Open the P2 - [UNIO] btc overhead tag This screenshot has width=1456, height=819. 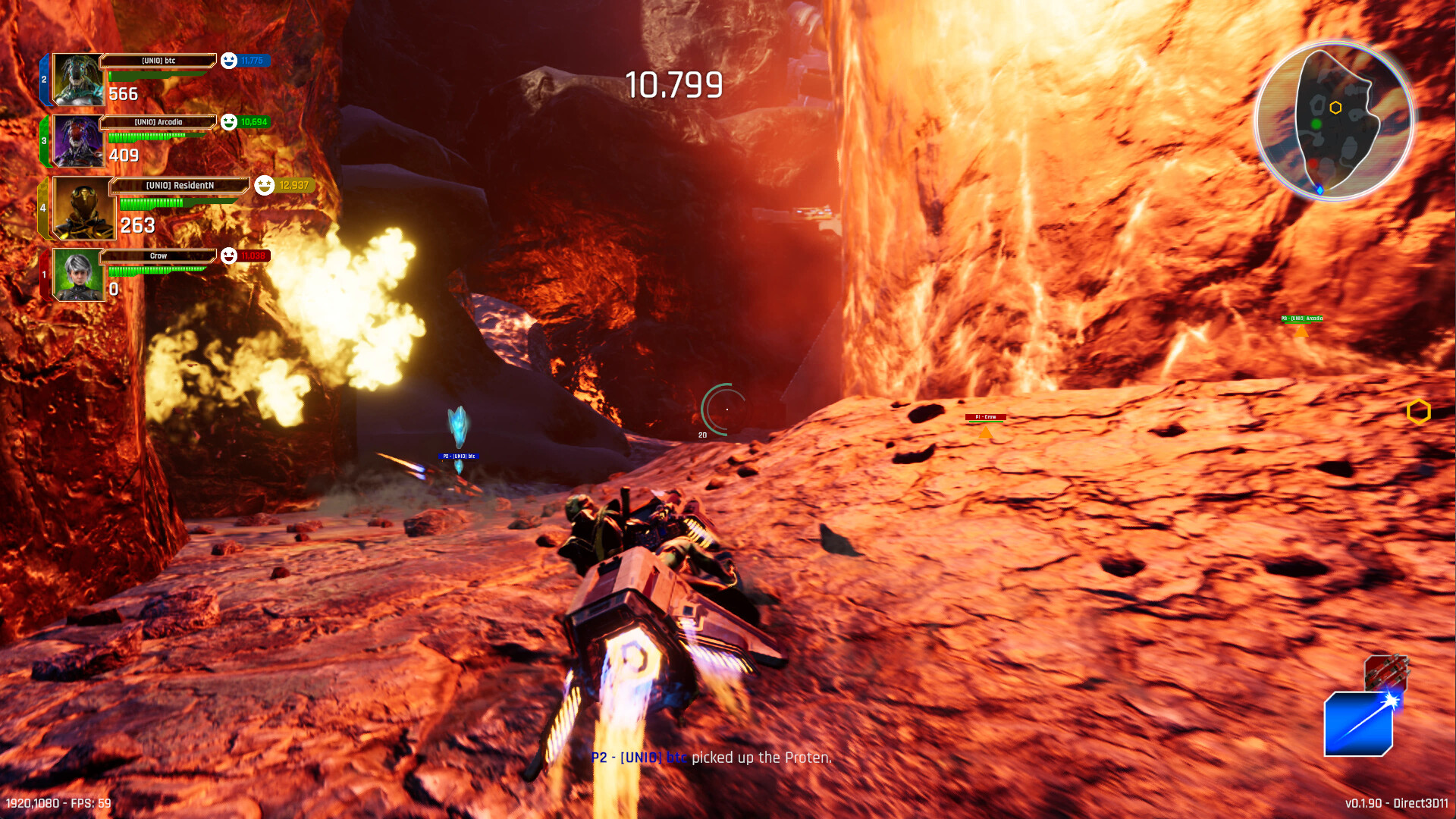pyautogui.click(x=459, y=457)
